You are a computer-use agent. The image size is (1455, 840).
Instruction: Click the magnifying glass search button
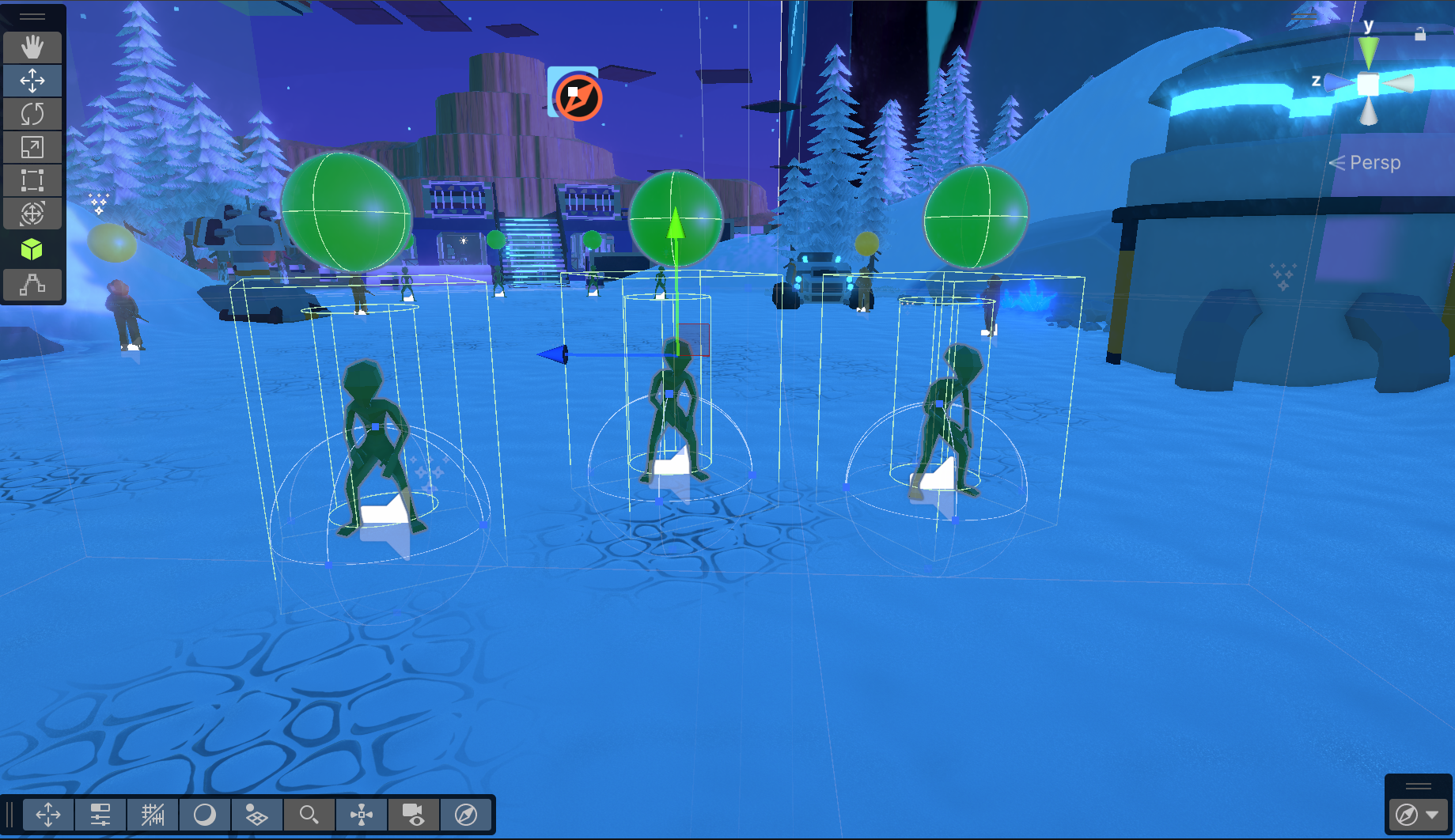[309, 815]
